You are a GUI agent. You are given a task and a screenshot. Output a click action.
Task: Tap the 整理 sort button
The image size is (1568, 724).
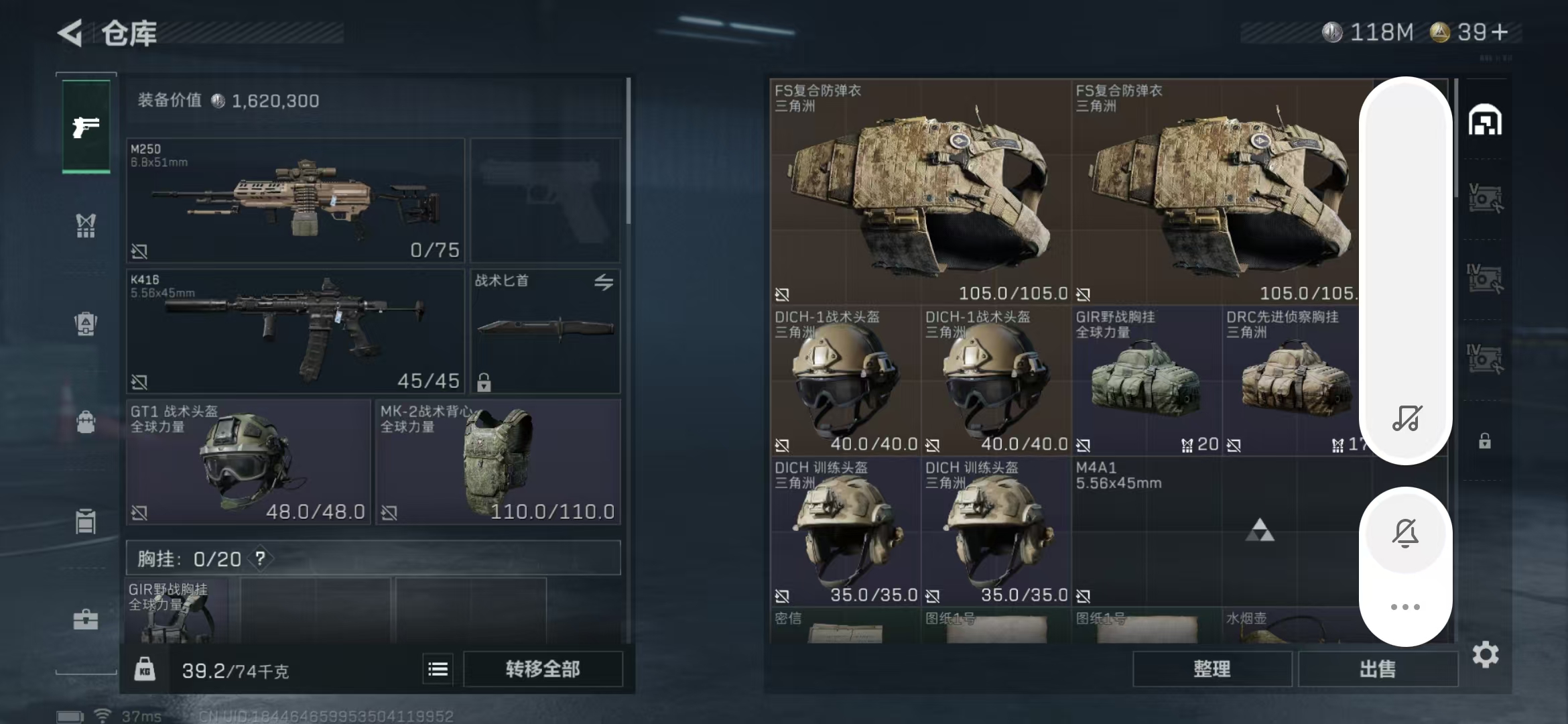click(x=1212, y=669)
